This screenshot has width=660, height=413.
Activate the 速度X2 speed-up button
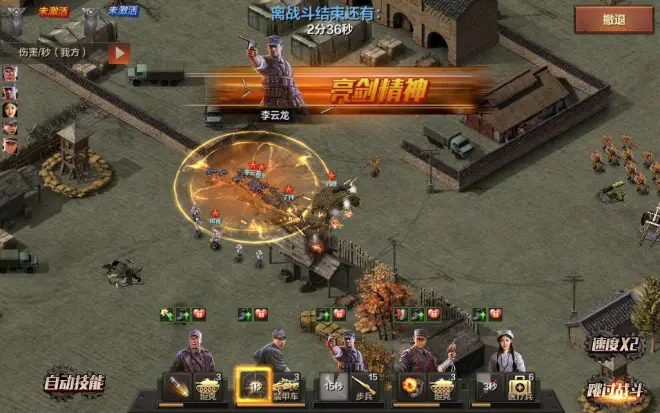(x=611, y=344)
